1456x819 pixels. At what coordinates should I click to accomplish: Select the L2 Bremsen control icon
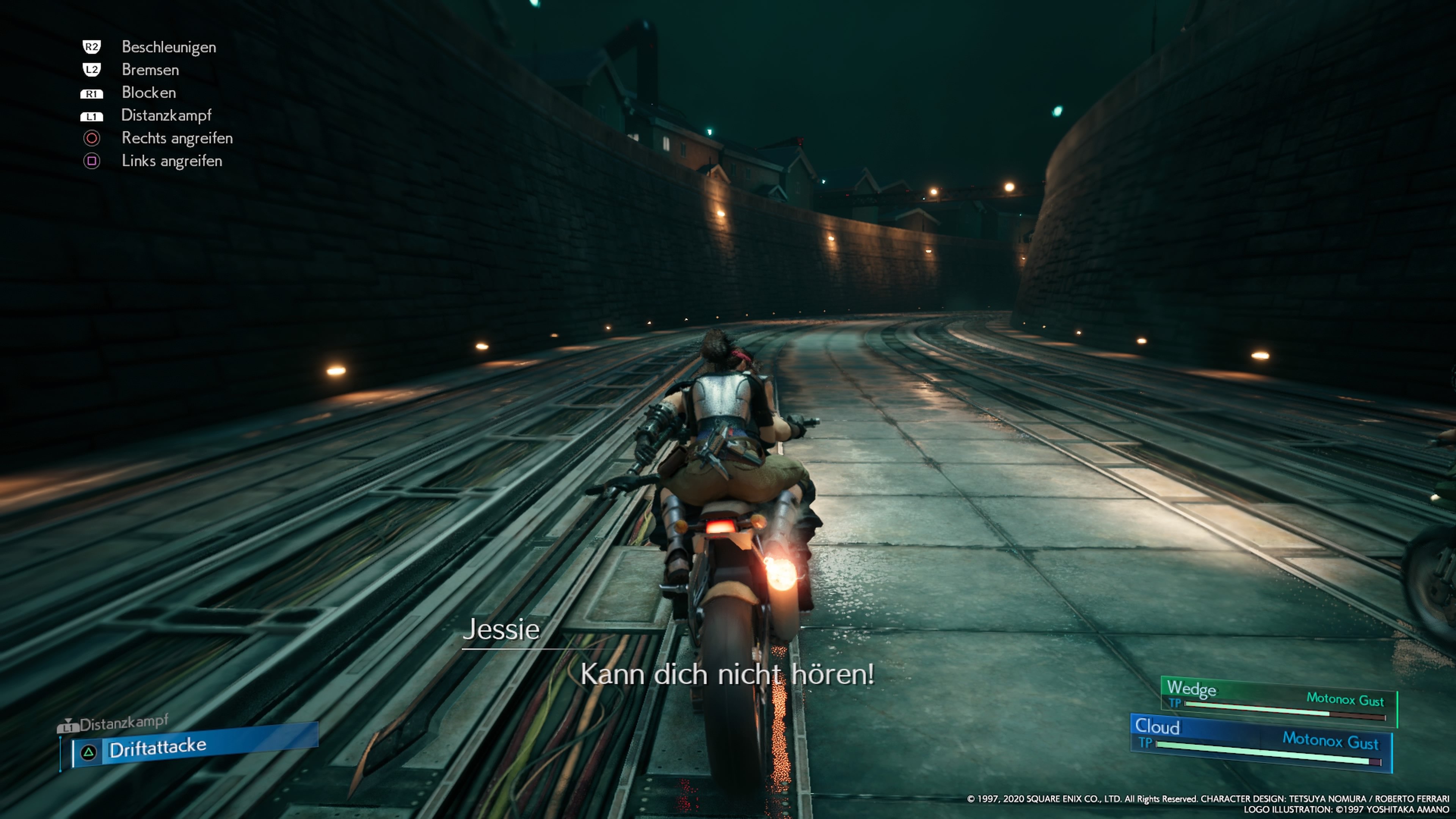click(92, 70)
